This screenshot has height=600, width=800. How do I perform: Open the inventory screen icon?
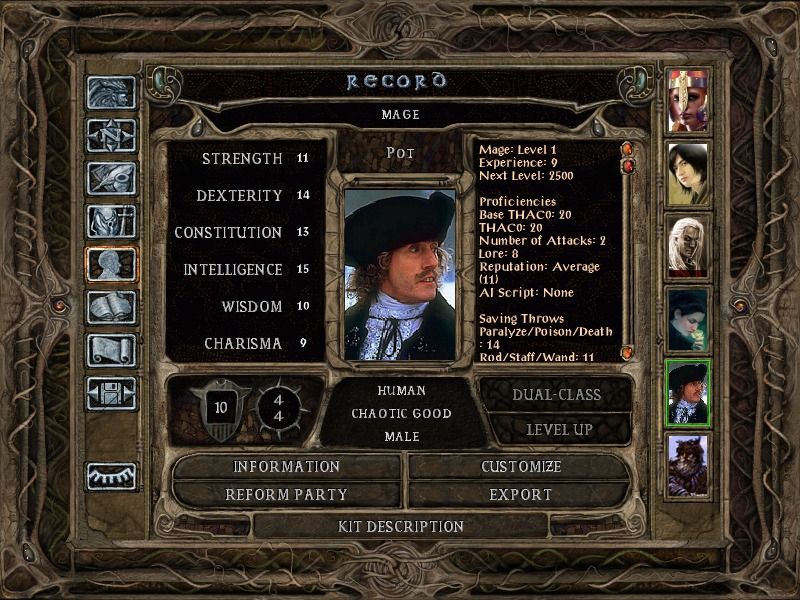pos(111,221)
